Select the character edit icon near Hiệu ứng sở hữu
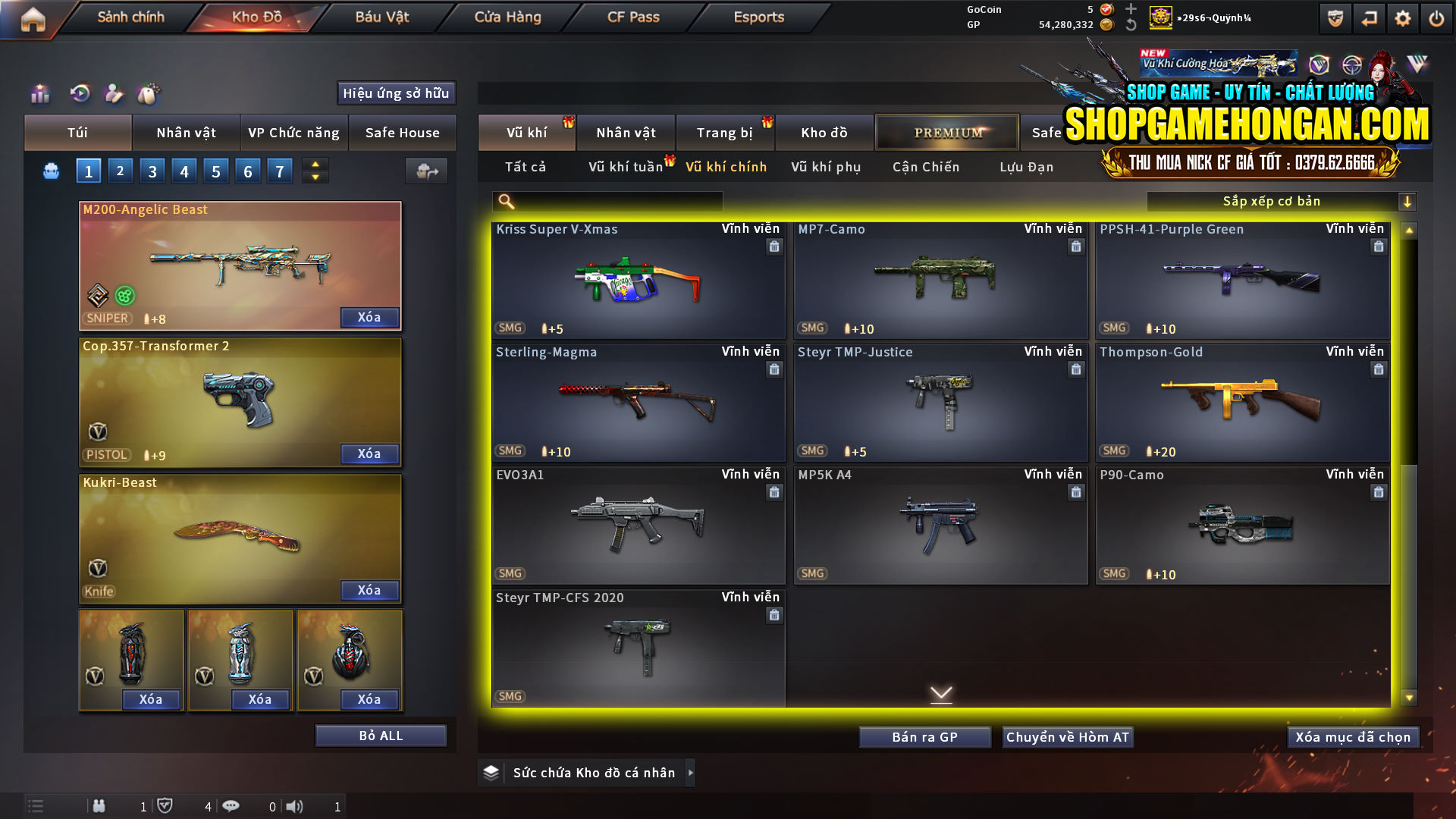 coord(114,93)
